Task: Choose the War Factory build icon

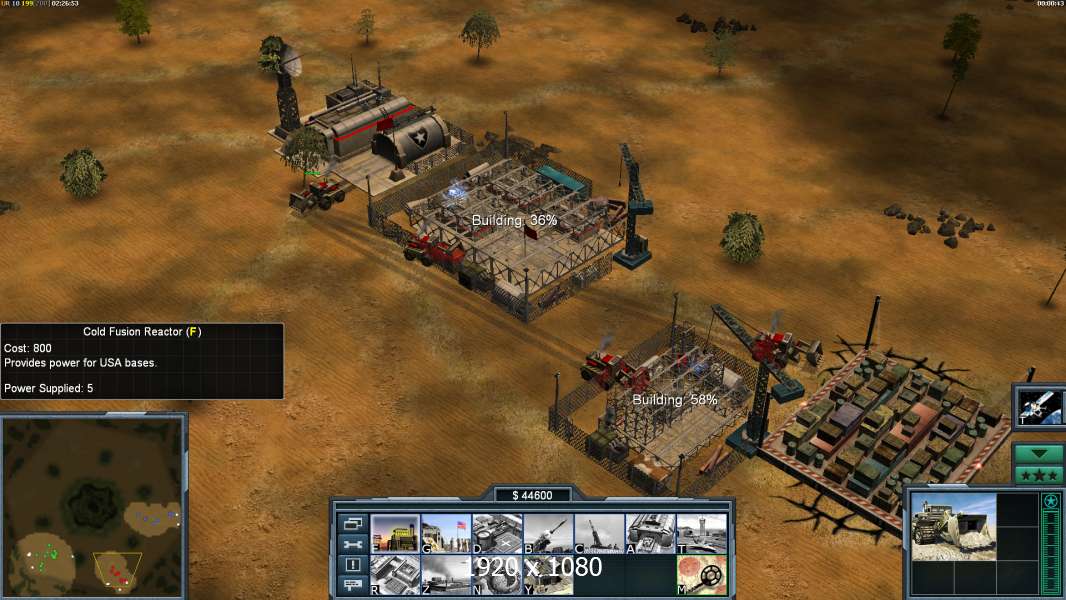Action: click(x=650, y=534)
